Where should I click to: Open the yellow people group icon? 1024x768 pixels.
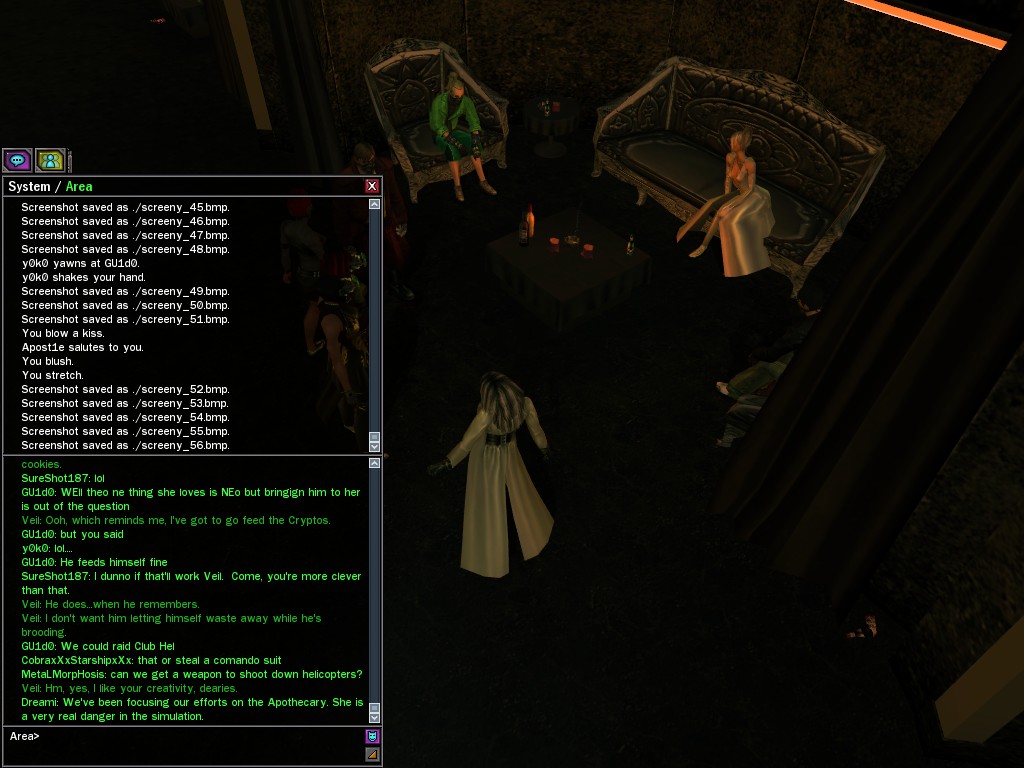[x=50, y=160]
